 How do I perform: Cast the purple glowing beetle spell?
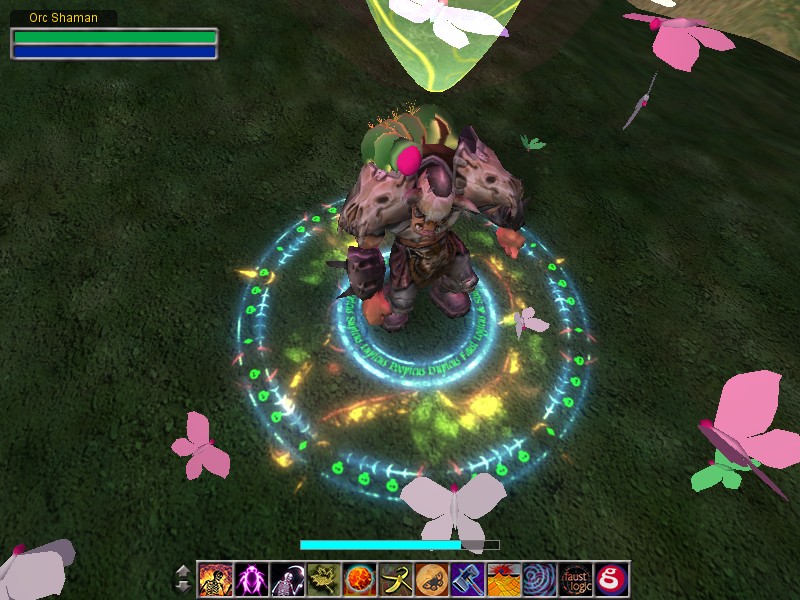(x=252, y=579)
